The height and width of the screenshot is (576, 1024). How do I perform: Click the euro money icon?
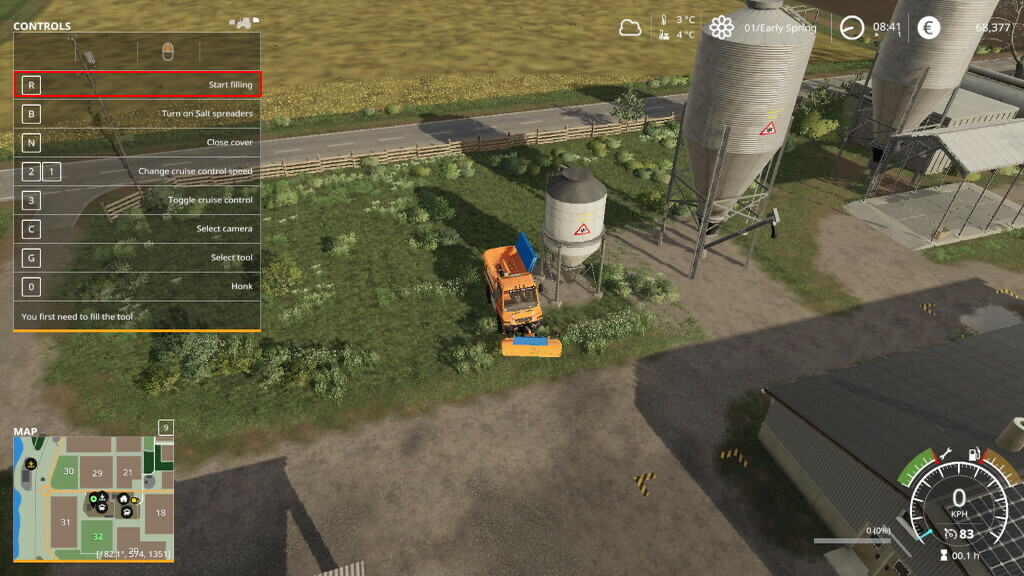[x=929, y=28]
